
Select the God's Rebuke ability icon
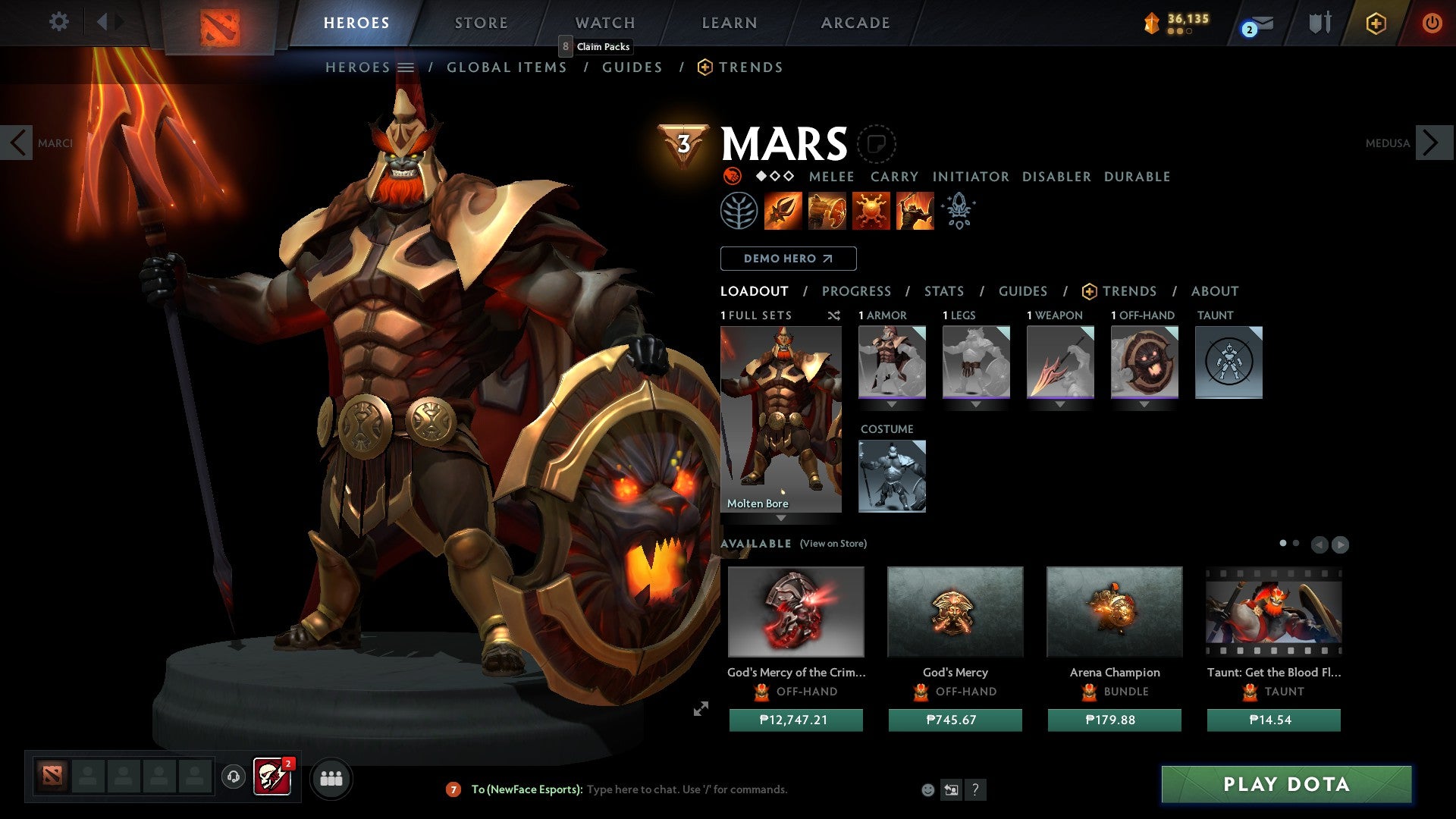click(x=827, y=210)
